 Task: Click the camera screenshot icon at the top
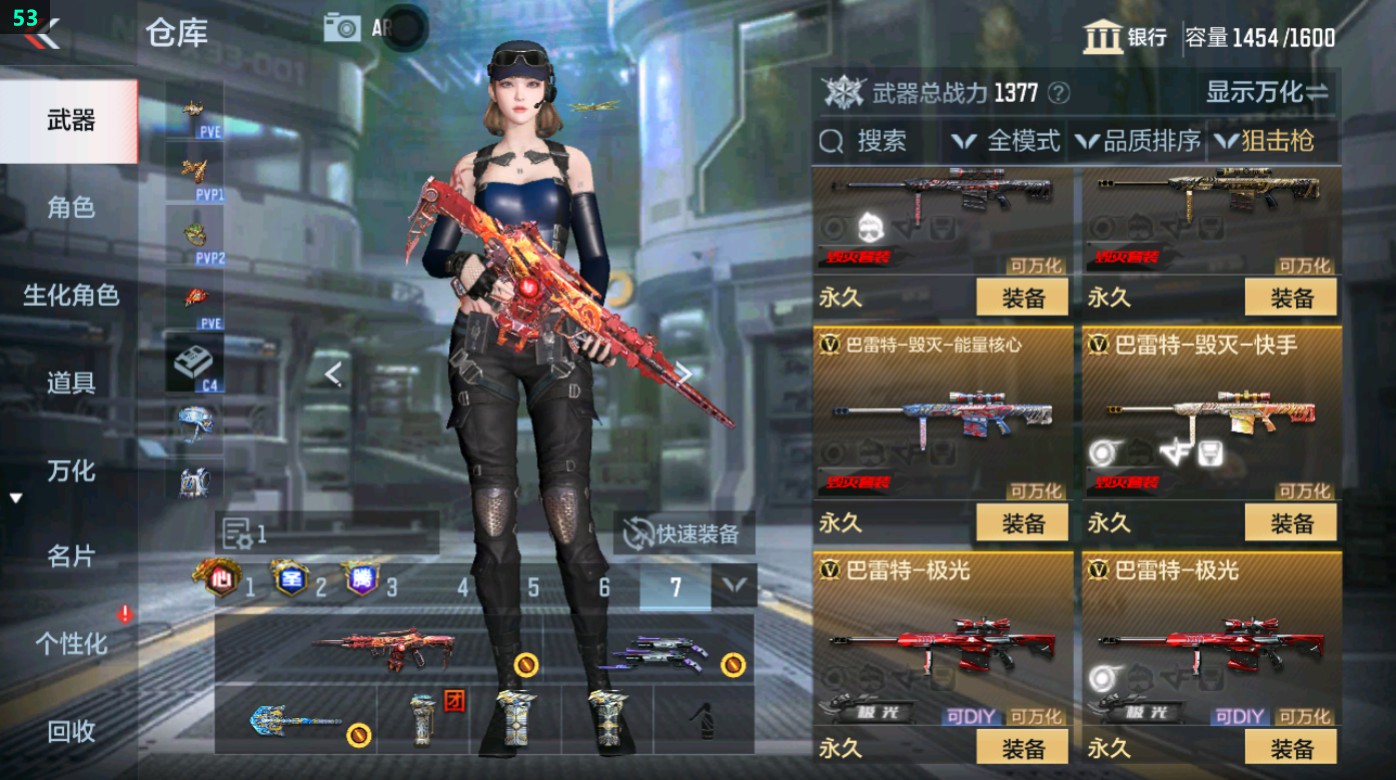point(340,26)
